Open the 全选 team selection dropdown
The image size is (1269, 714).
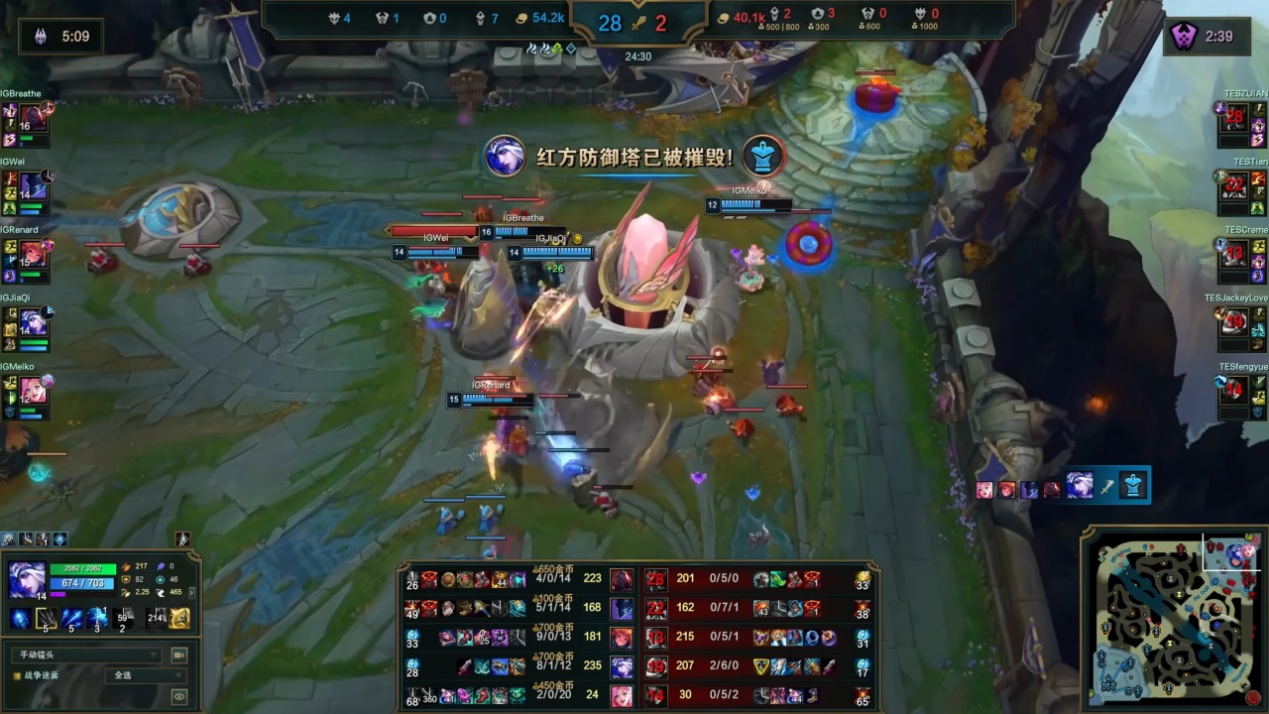(x=145, y=676)
